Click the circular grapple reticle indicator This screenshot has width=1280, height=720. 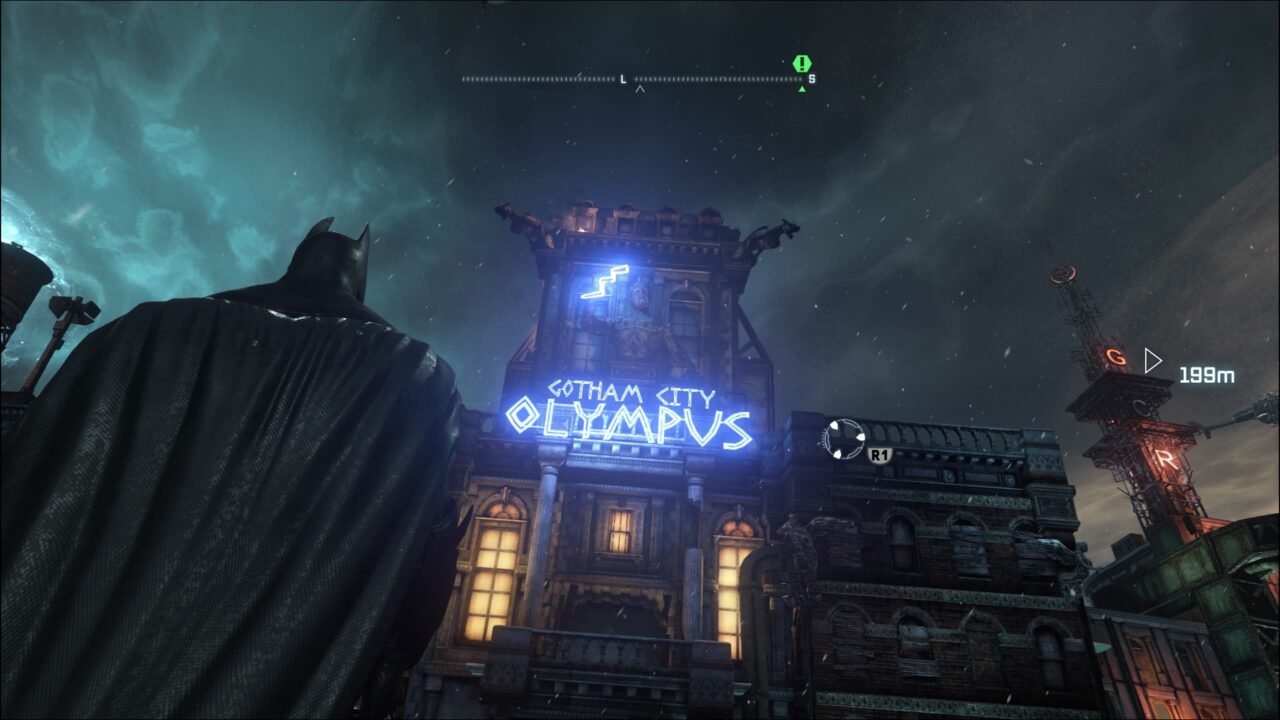coord(845,441)
